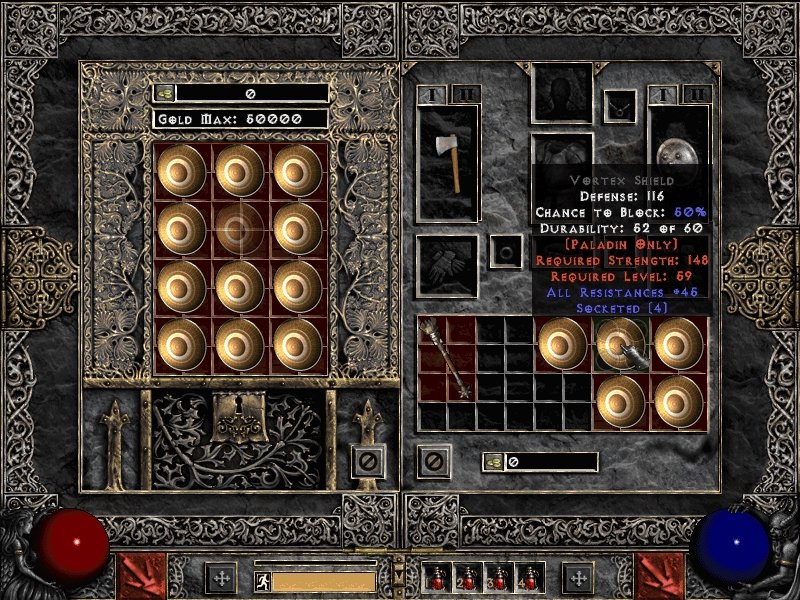
Task: Select weapon set I above the axe
Action: tap(433, 95)
